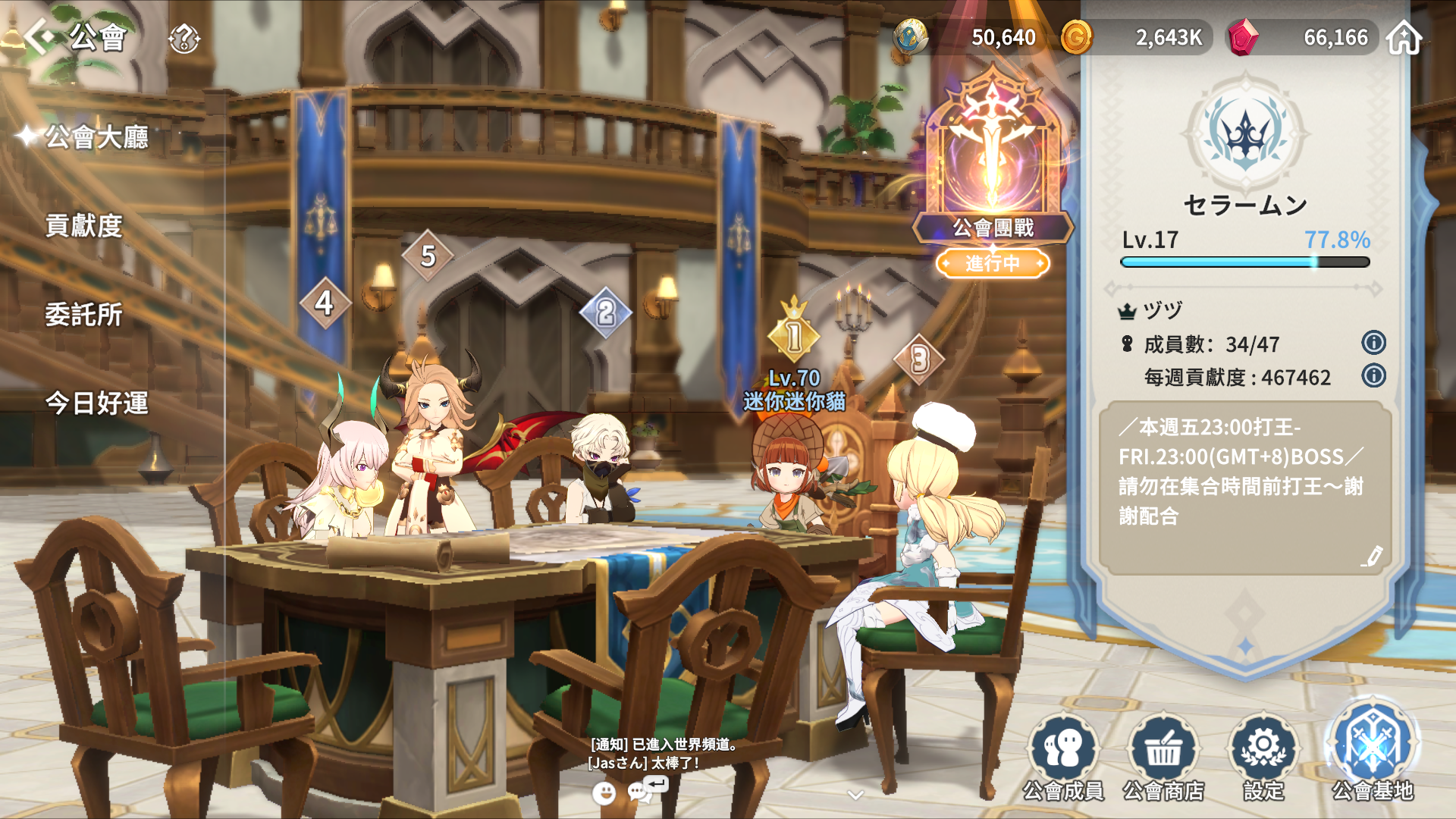Screen dimensions: 1456x819
Task: Edit the guild notice with the pencil
Action: point(1371,557)
